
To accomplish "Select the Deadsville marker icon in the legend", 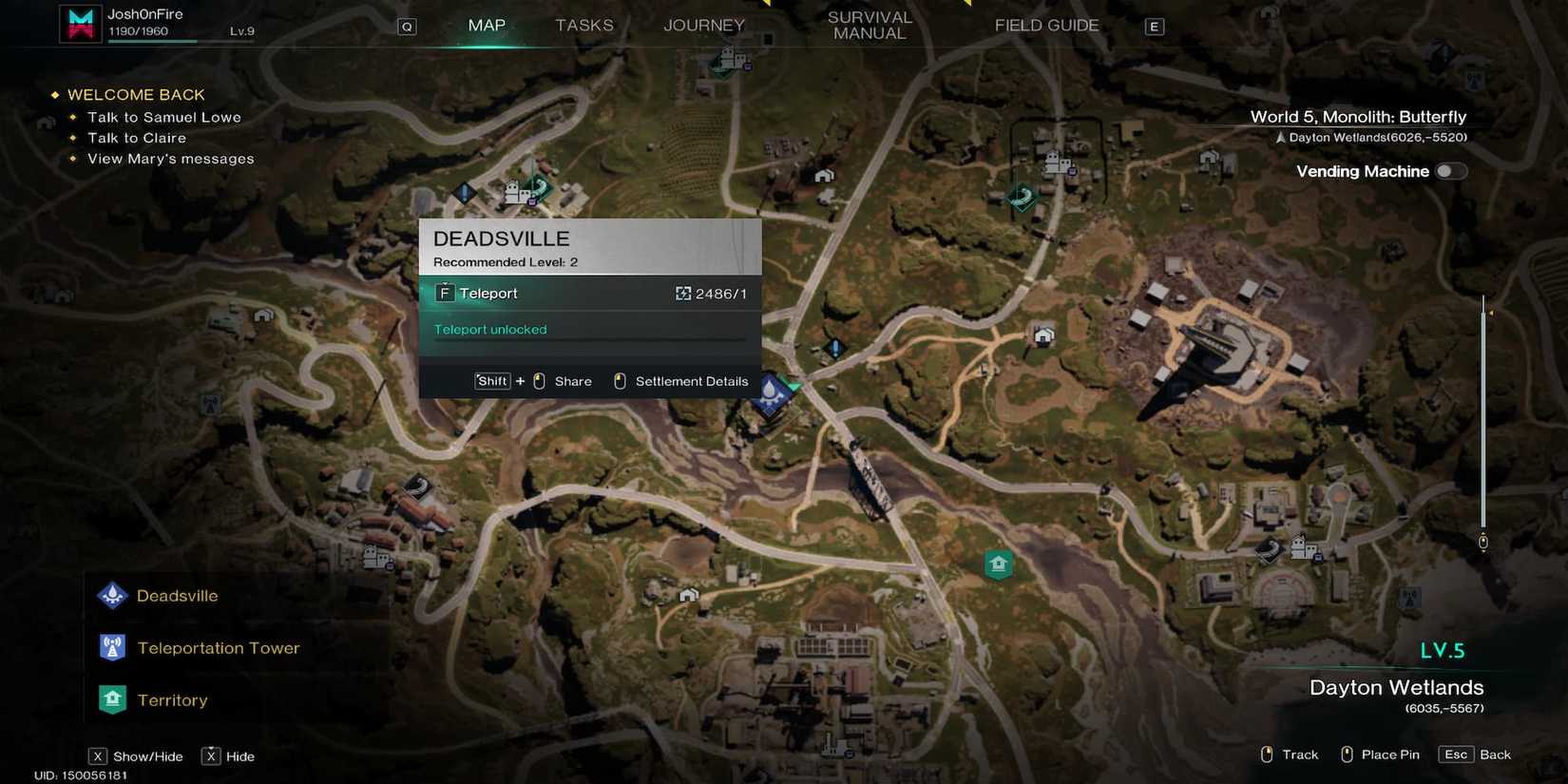I will tap(112, 595).
